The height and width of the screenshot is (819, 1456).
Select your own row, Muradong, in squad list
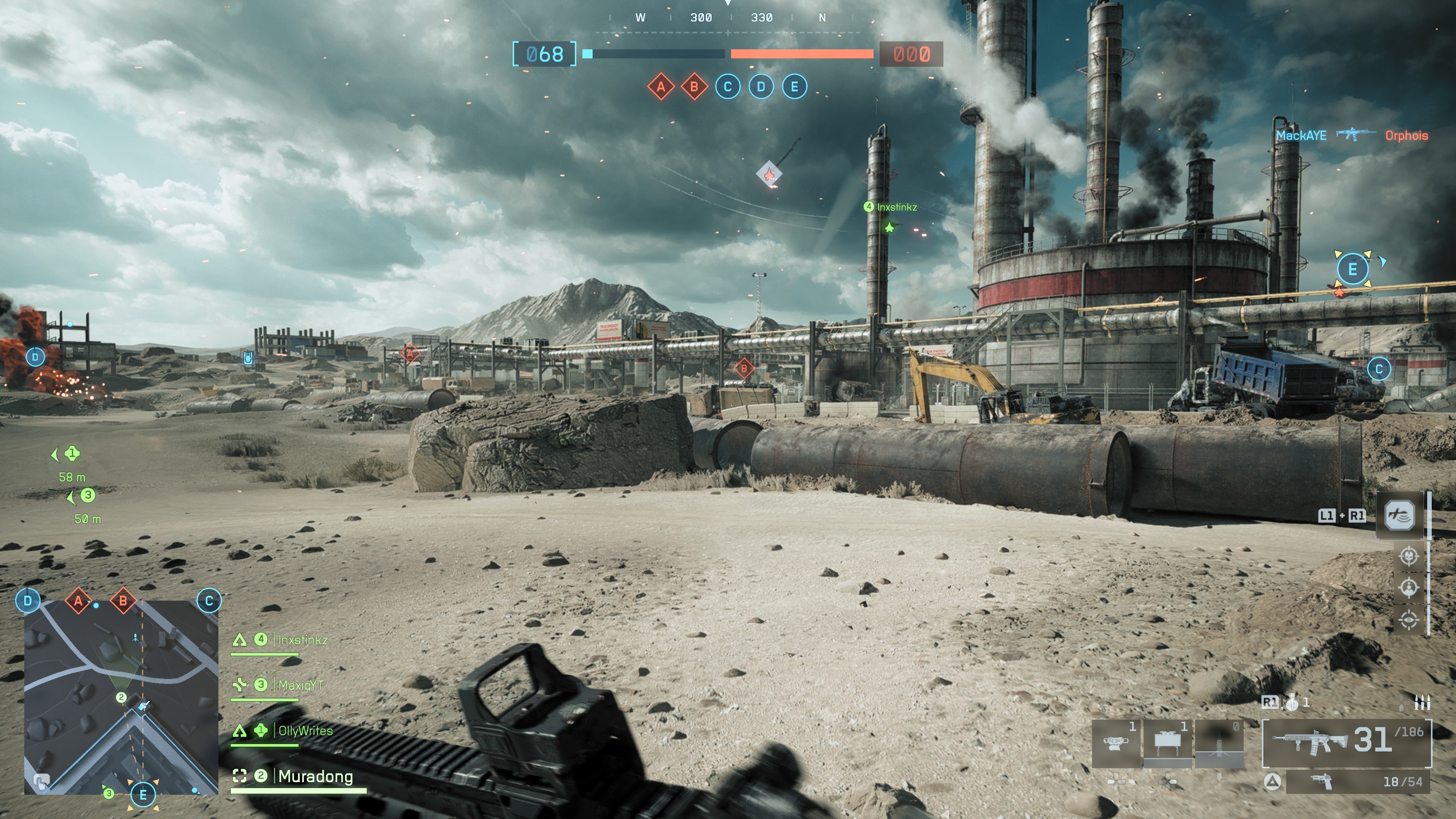315,777
